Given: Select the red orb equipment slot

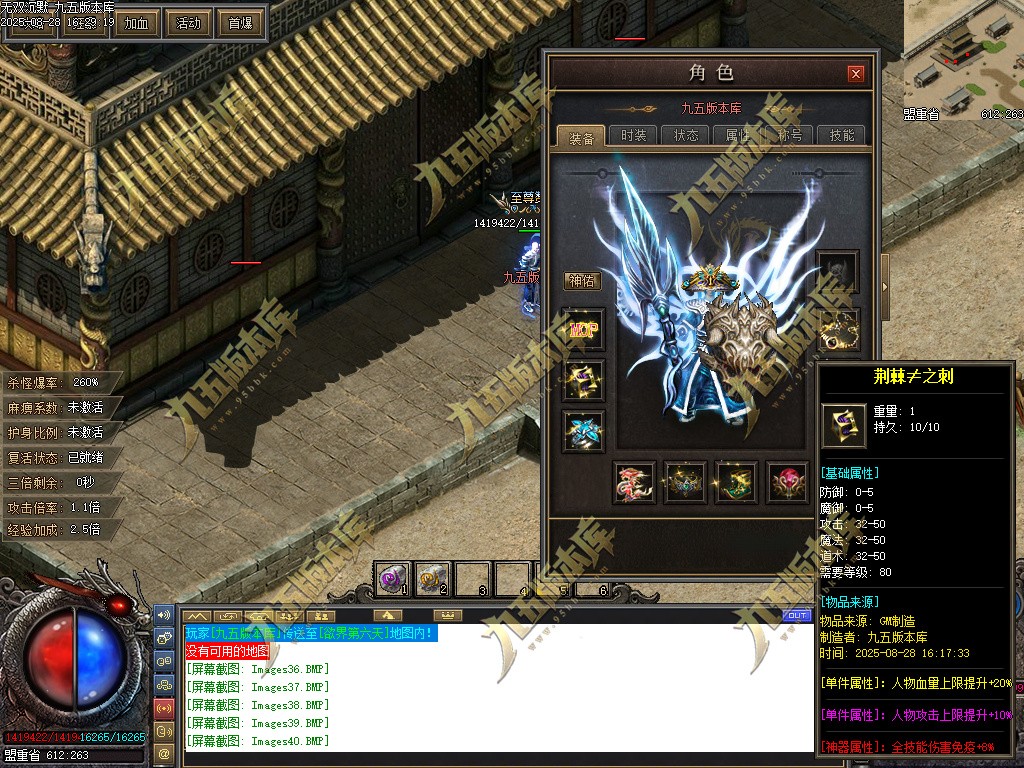Looking at the screenshot, I should (788, 483).
